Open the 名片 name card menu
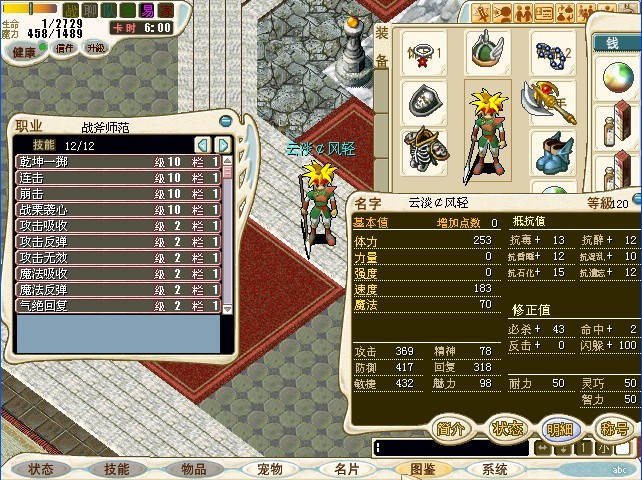Image resolution: width=642 pixels, height=480 pixels. (345, 469)
